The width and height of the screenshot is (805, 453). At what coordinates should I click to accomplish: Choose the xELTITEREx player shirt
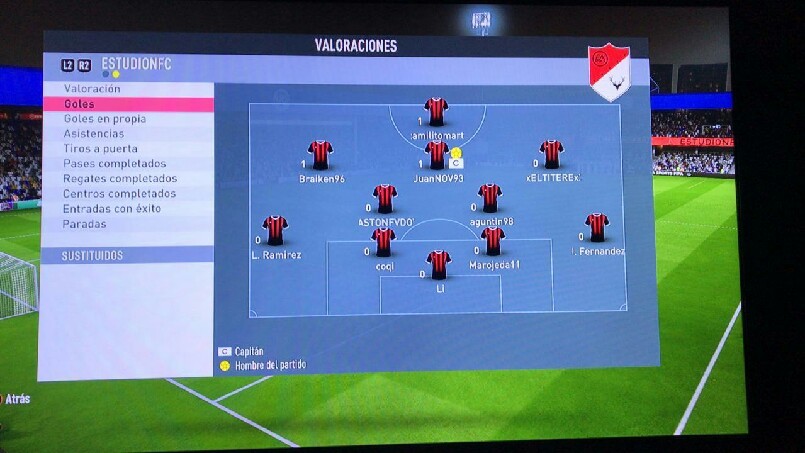551,153
